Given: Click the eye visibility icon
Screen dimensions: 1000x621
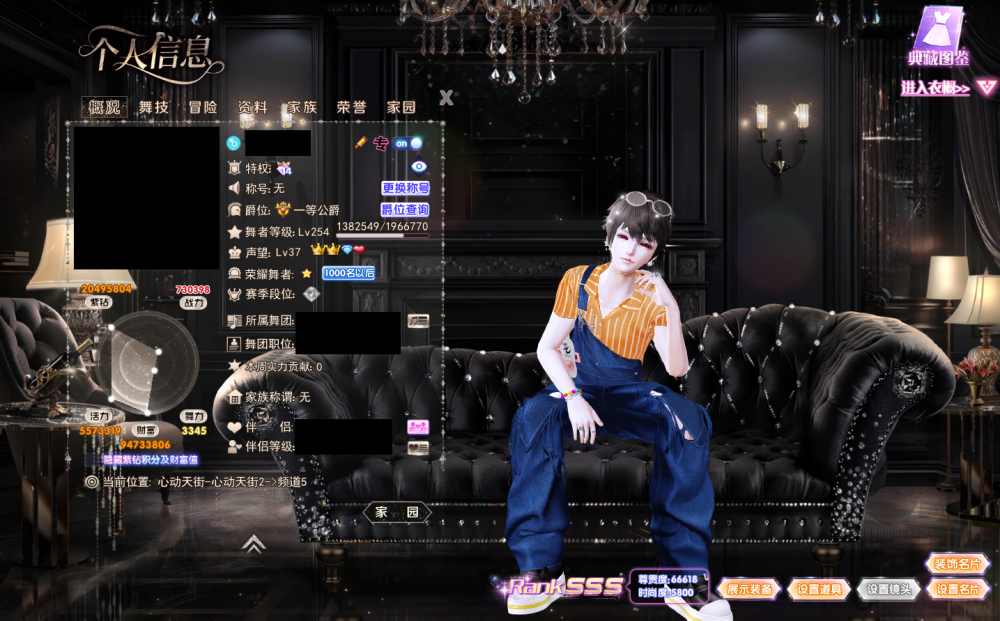Looking at the screenshot, I should pyautogui.click(x=419, y=167).
